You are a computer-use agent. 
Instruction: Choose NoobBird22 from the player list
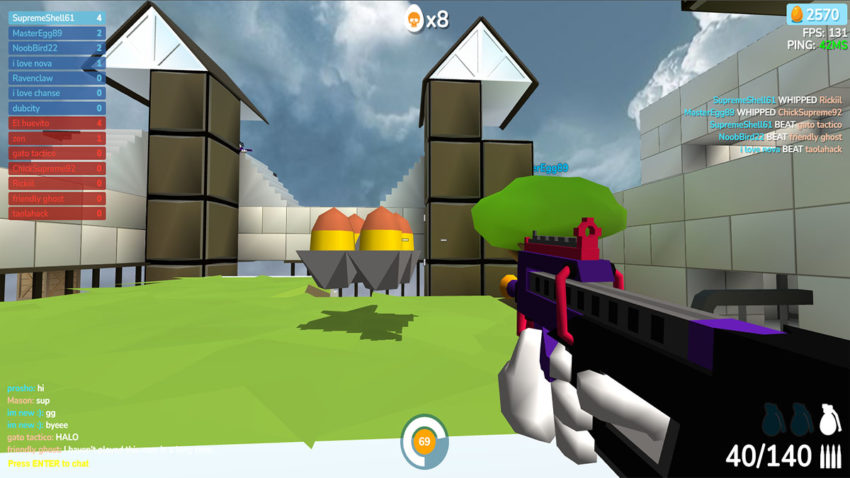tap(56, 48)
